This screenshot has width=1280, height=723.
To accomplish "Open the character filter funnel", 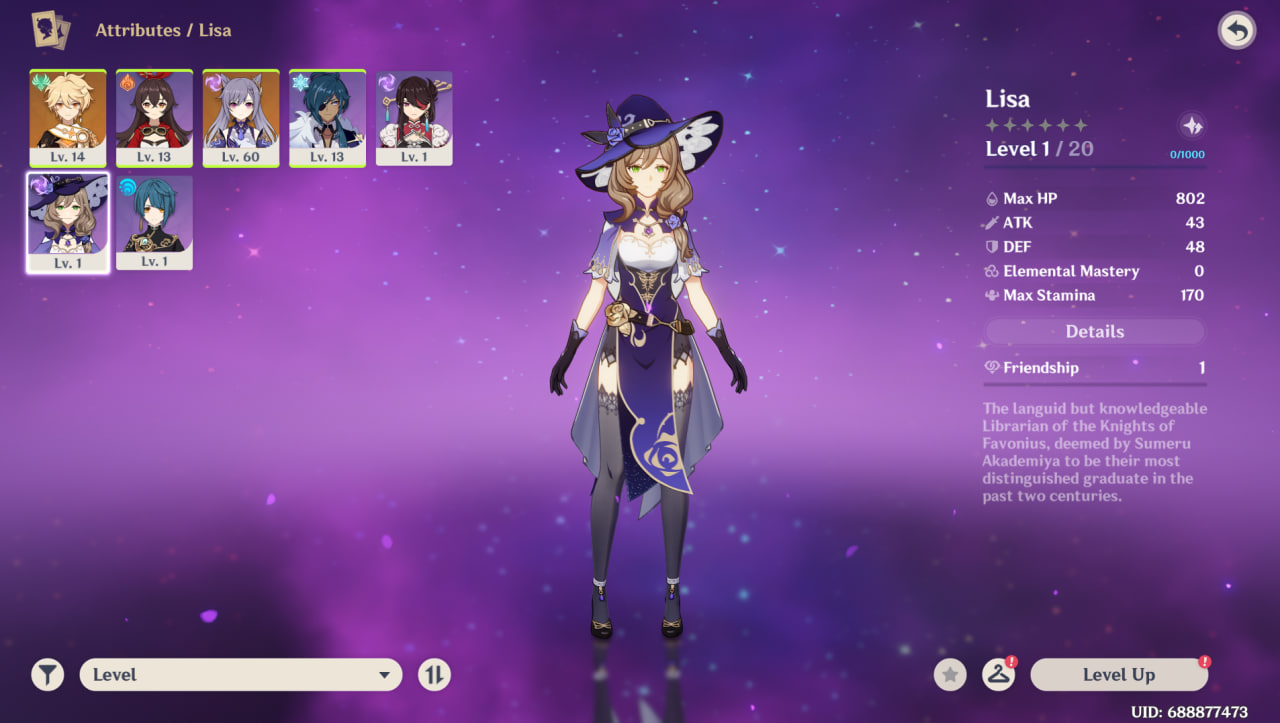I will click(x=47, y=675).
